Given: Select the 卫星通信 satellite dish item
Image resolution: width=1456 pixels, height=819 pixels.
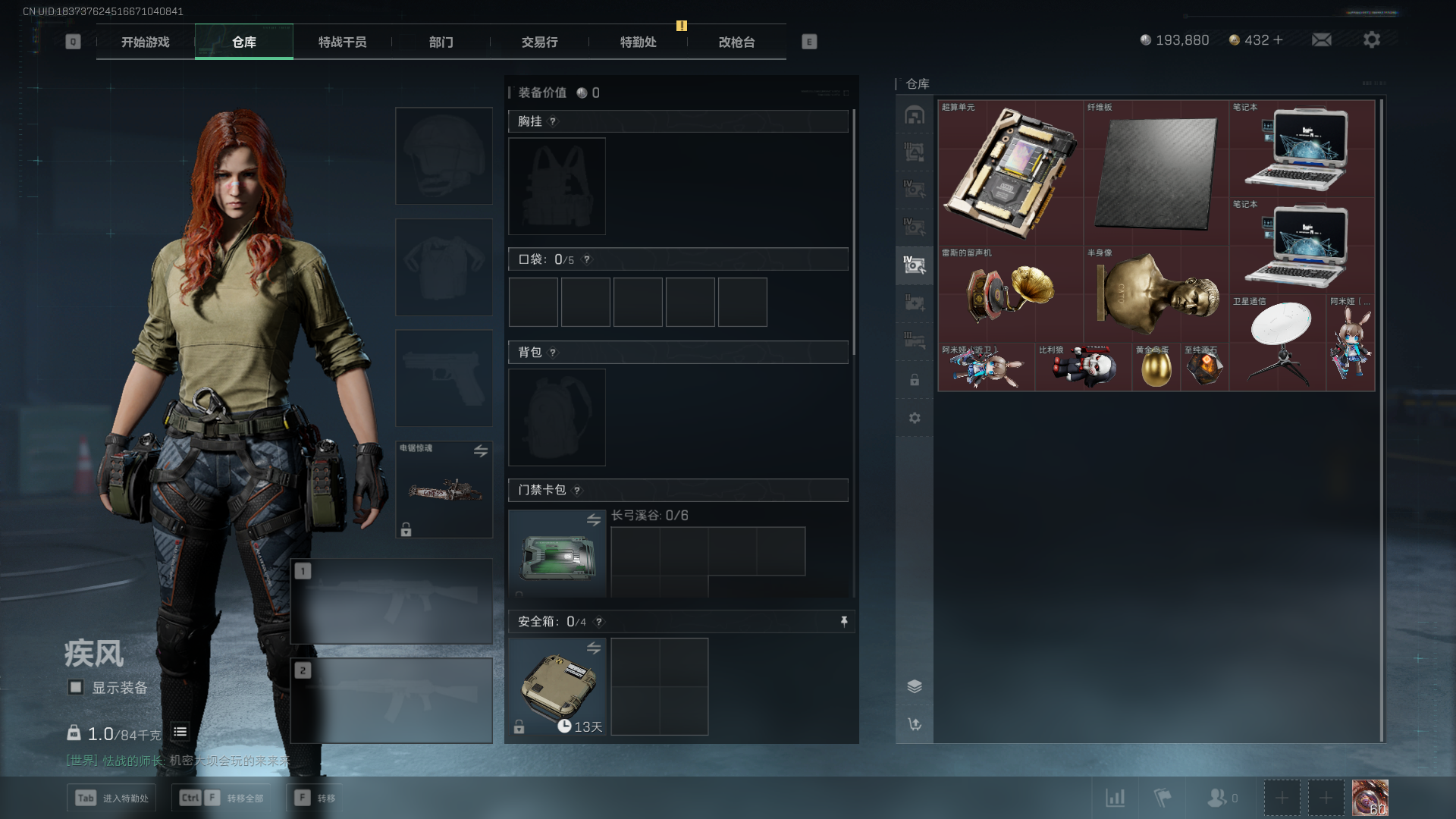Looking at the screenshot, I should [x=1277, y=343].
